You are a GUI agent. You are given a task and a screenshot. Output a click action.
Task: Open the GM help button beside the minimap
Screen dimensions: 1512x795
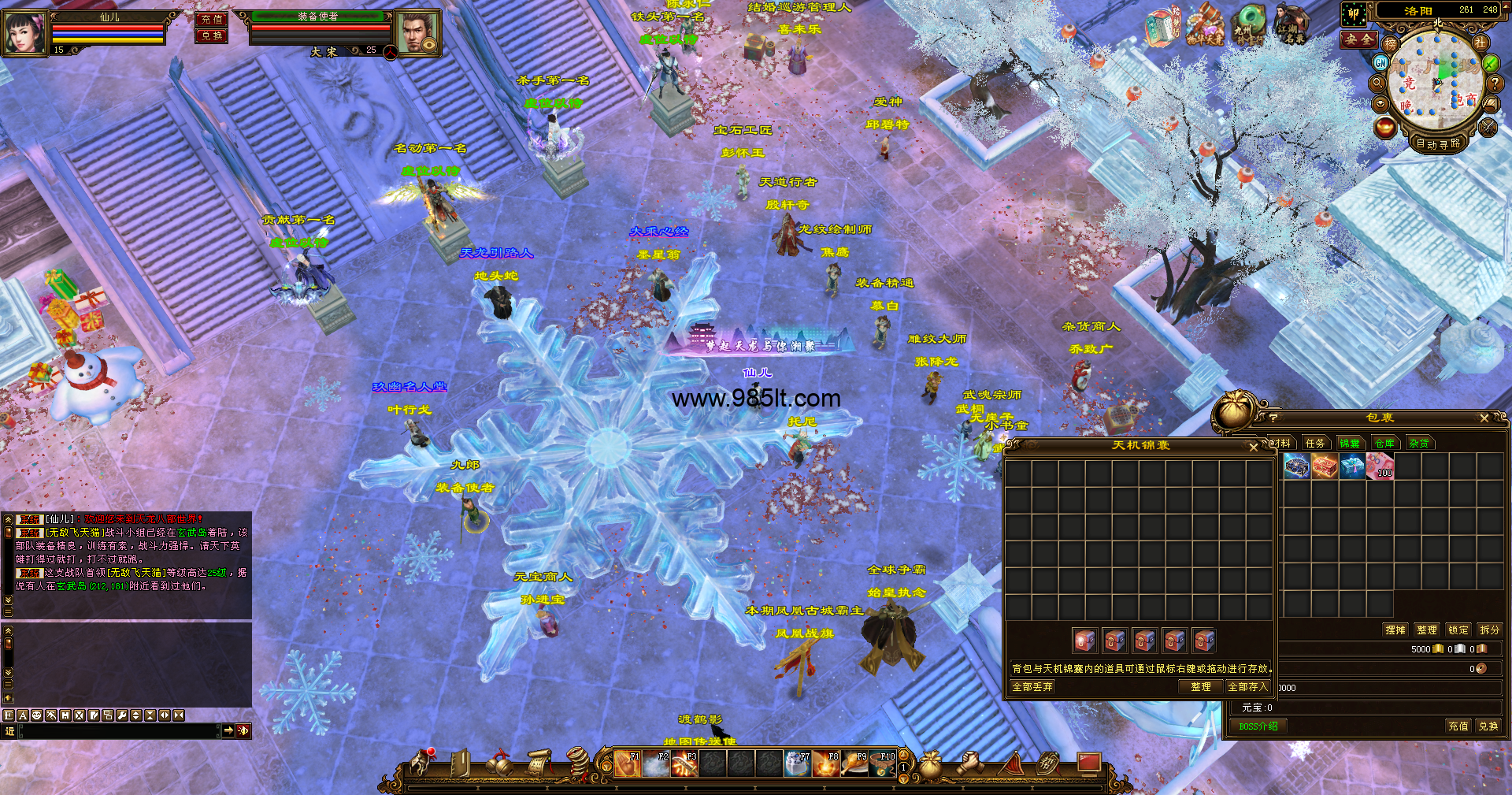pyautogui.click(x=1380, y=62)
